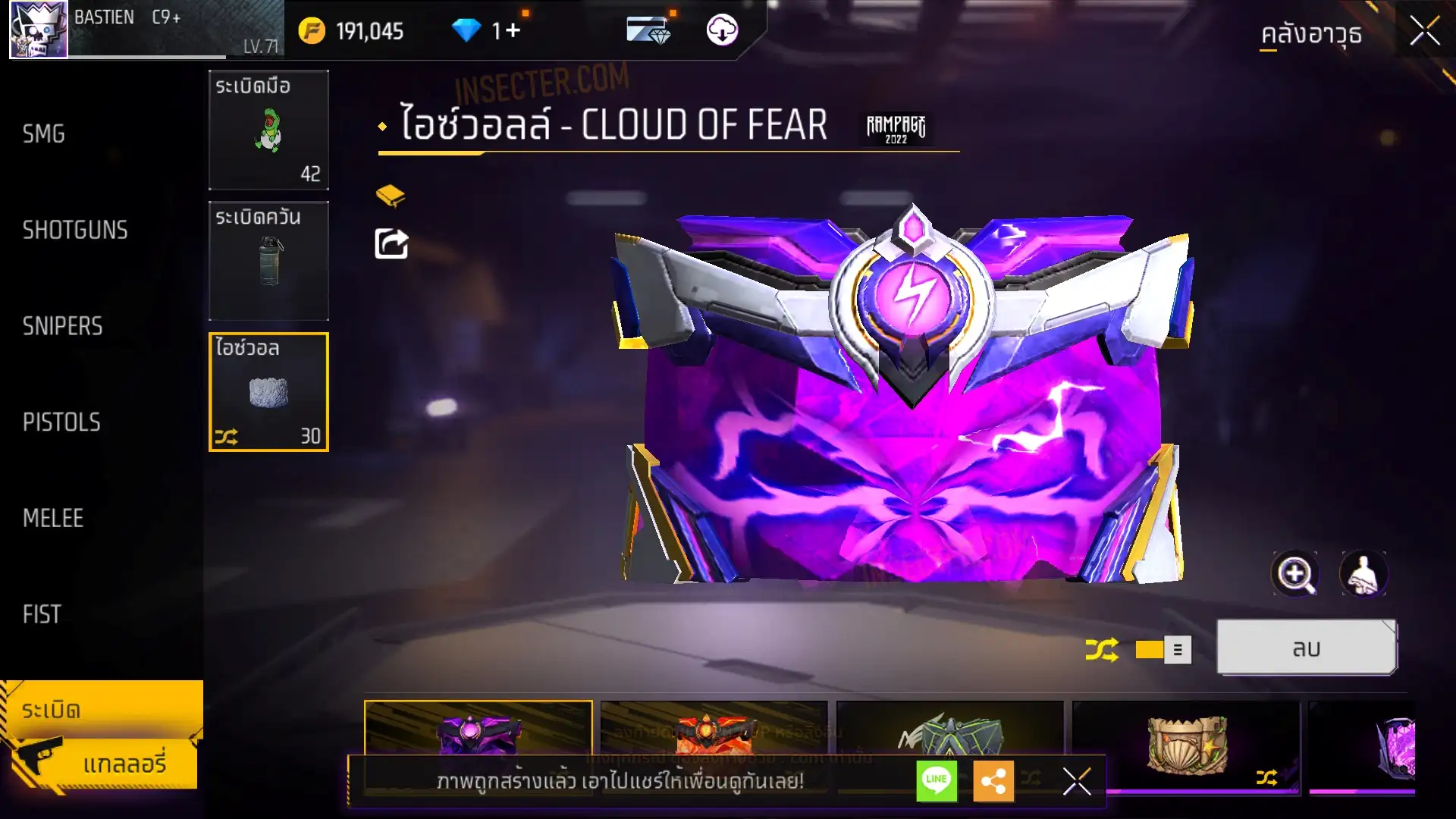Open the FIST category
The height and width of the screenshot is (819, 1456).
click(42, 614)
